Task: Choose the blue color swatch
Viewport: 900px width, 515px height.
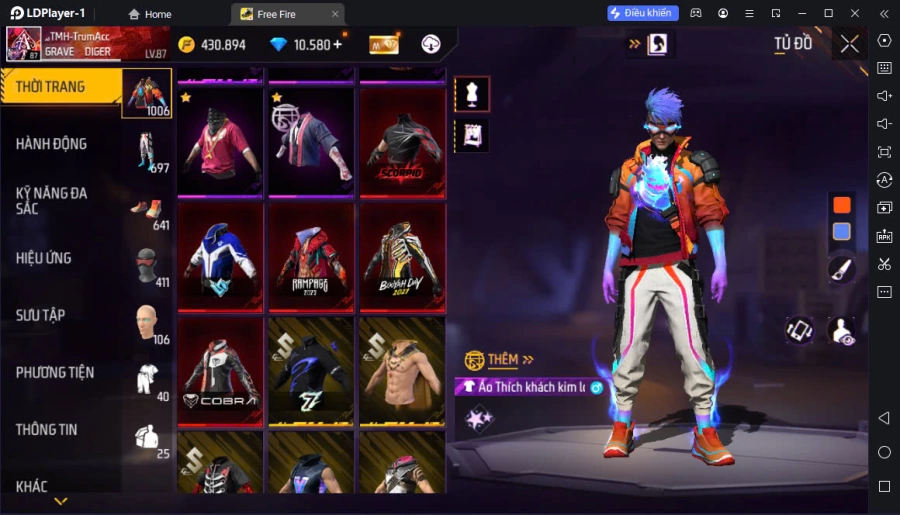Action: (842, 232)
